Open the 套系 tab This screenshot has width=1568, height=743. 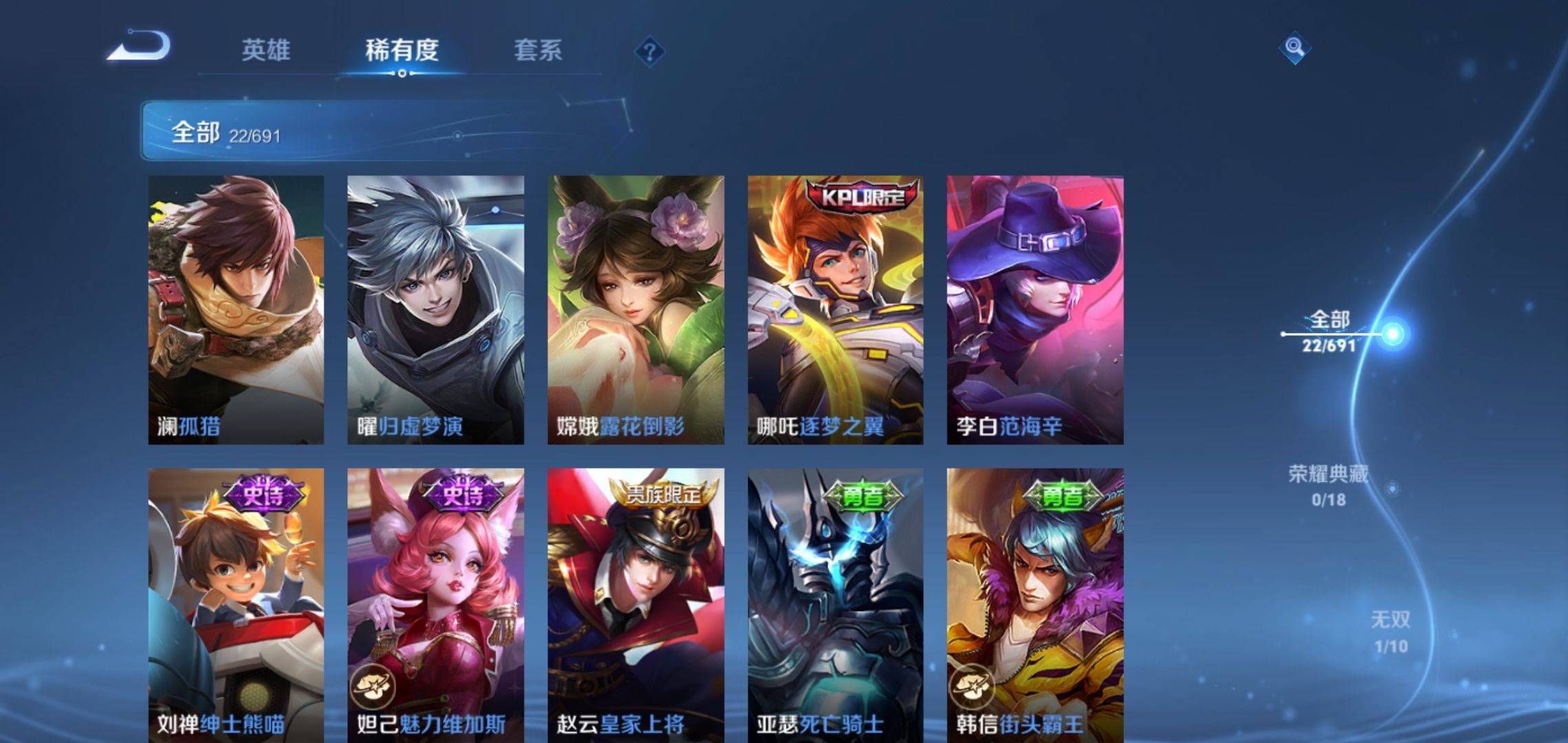pyautogui.click(x=538, y=50)
